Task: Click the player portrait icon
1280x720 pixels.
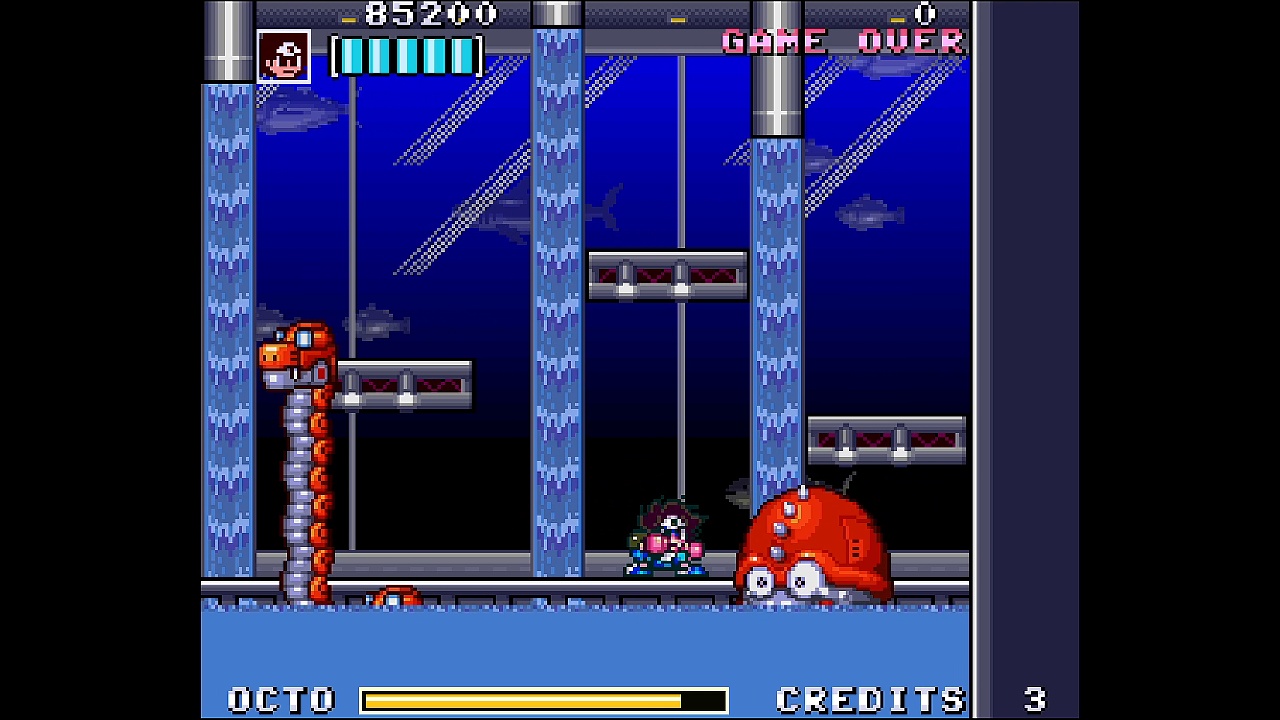Action: tap(283, 55)
